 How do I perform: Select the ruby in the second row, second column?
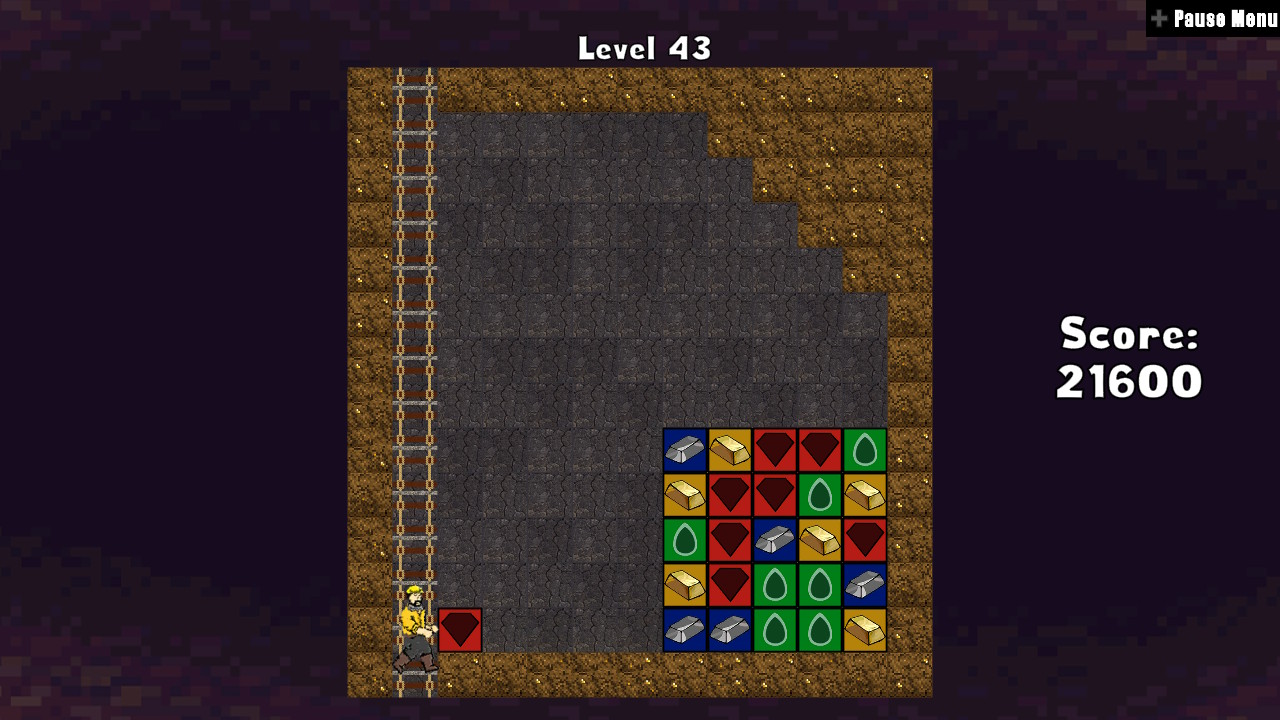730,495
